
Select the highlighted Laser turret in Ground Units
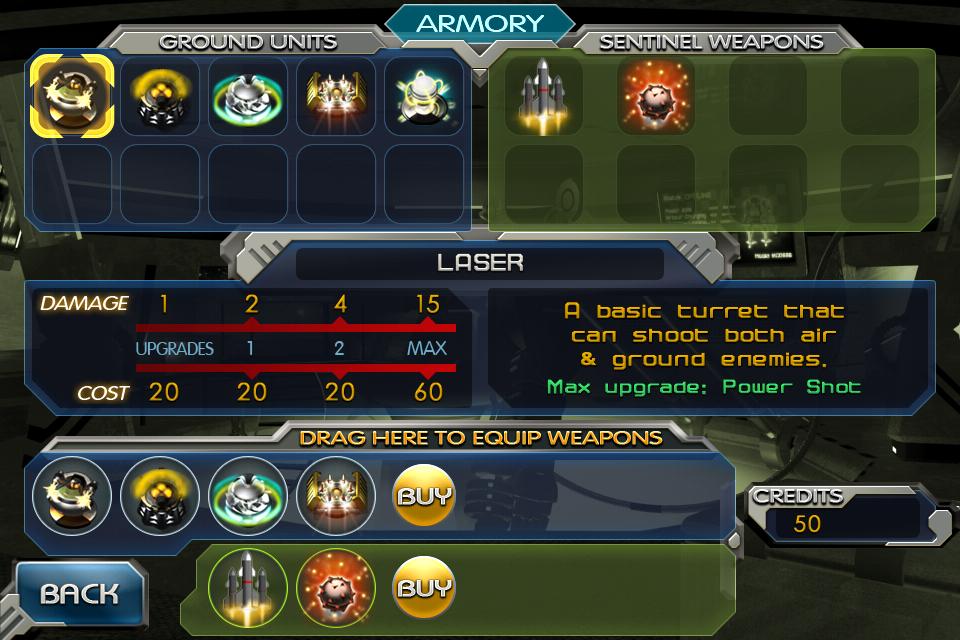(69, 95)
